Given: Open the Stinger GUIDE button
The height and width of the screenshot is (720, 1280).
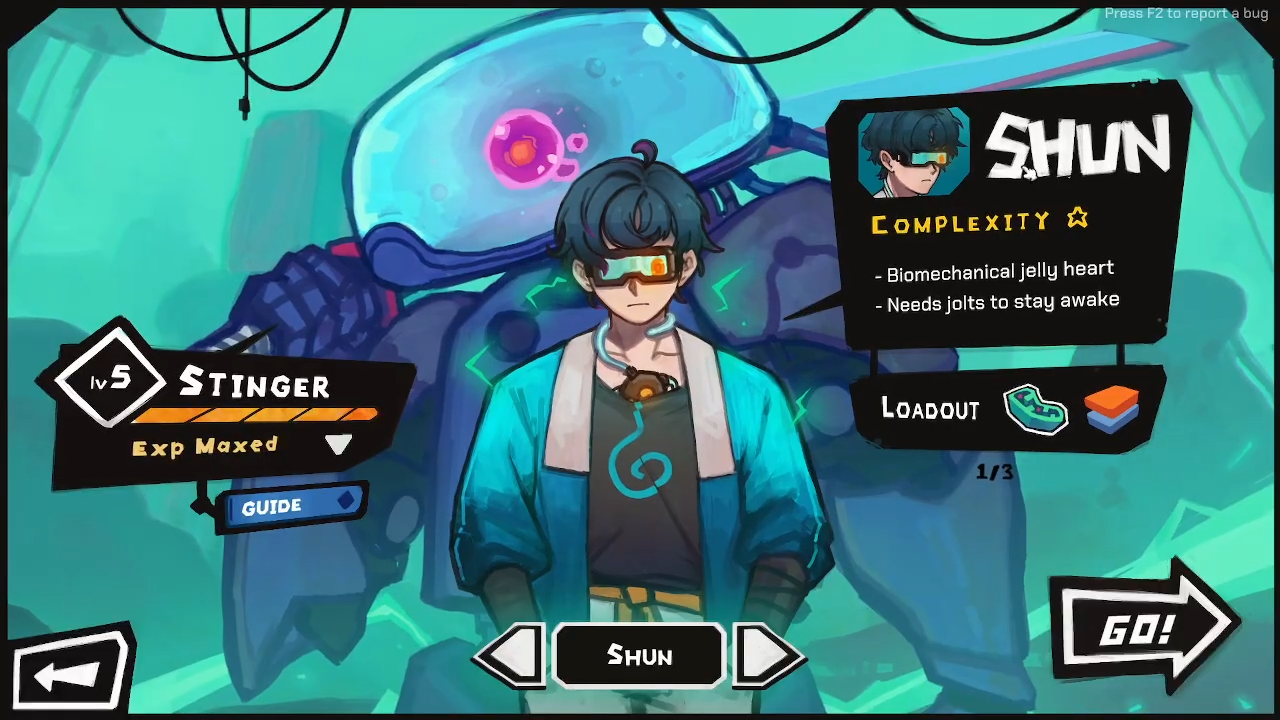Looking at the screenshot, I should pos(291,506).
